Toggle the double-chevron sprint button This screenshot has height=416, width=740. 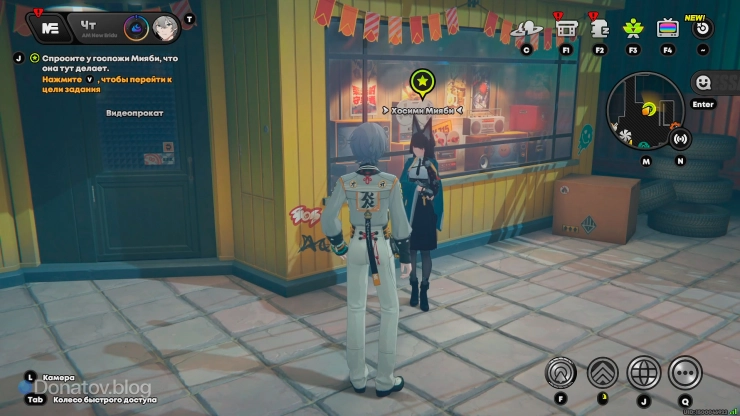pos(602,372)
